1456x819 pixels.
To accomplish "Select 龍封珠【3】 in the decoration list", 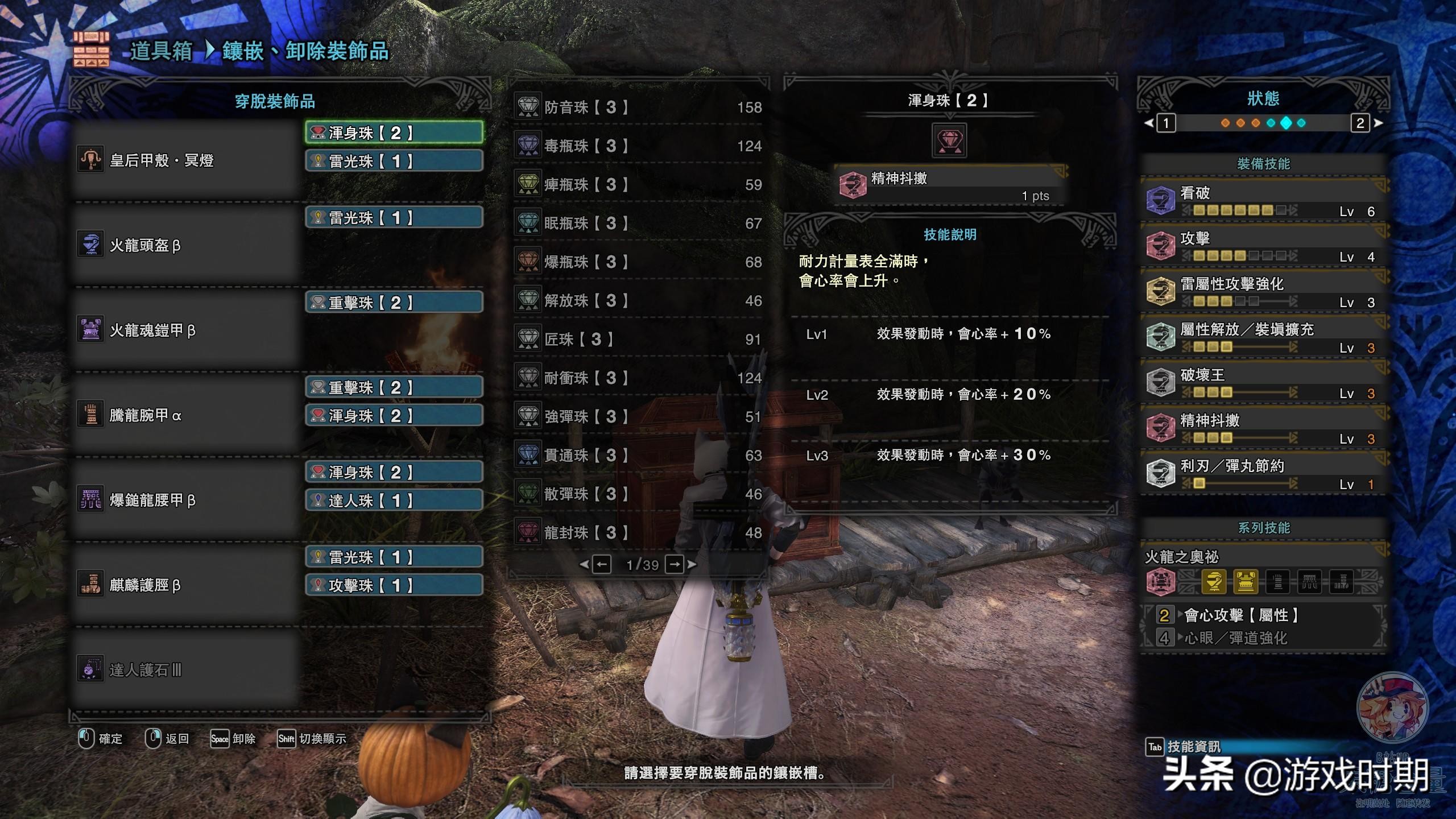I will pos(637,532).
